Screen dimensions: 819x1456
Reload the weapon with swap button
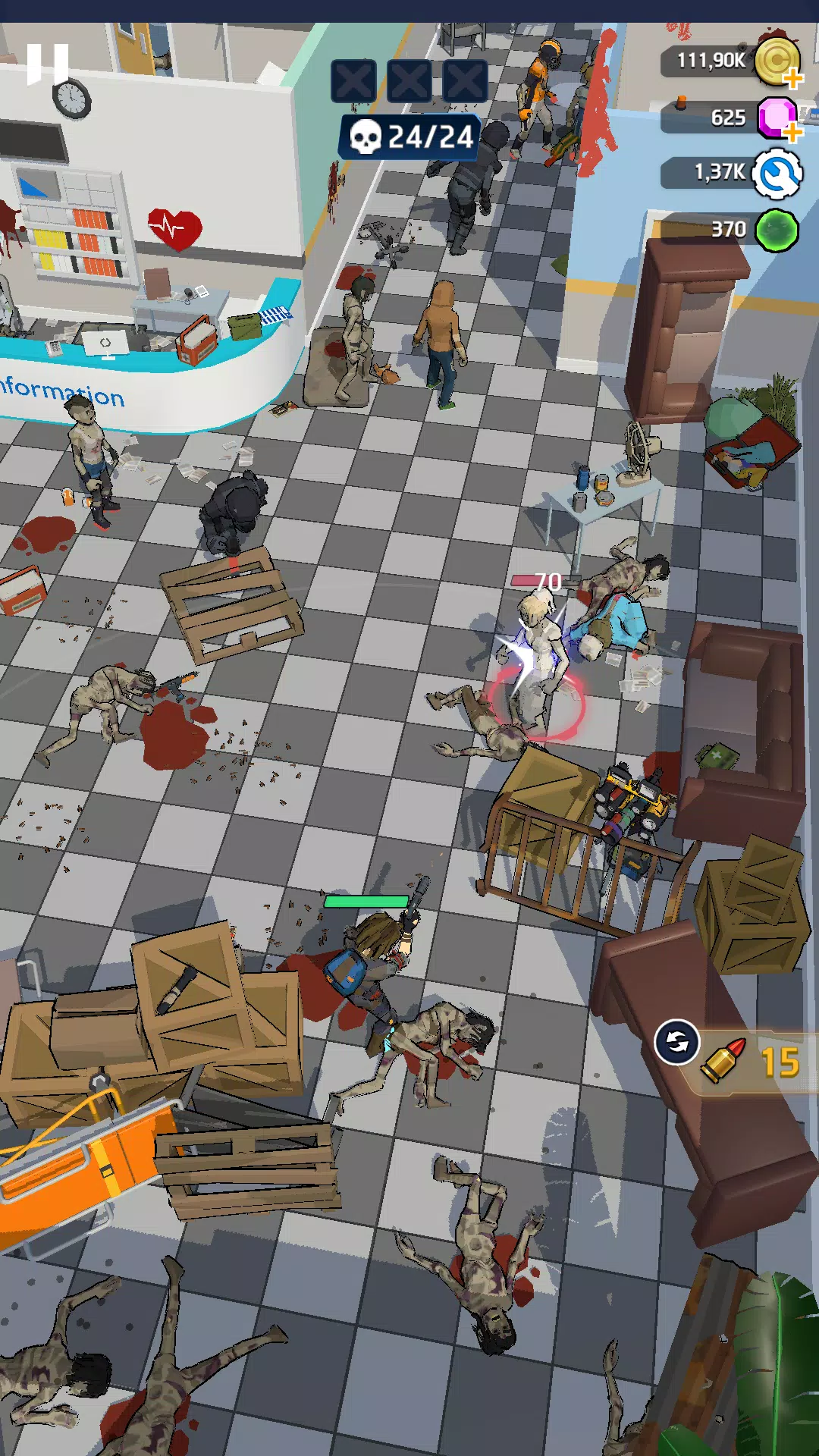(676, 1043)
